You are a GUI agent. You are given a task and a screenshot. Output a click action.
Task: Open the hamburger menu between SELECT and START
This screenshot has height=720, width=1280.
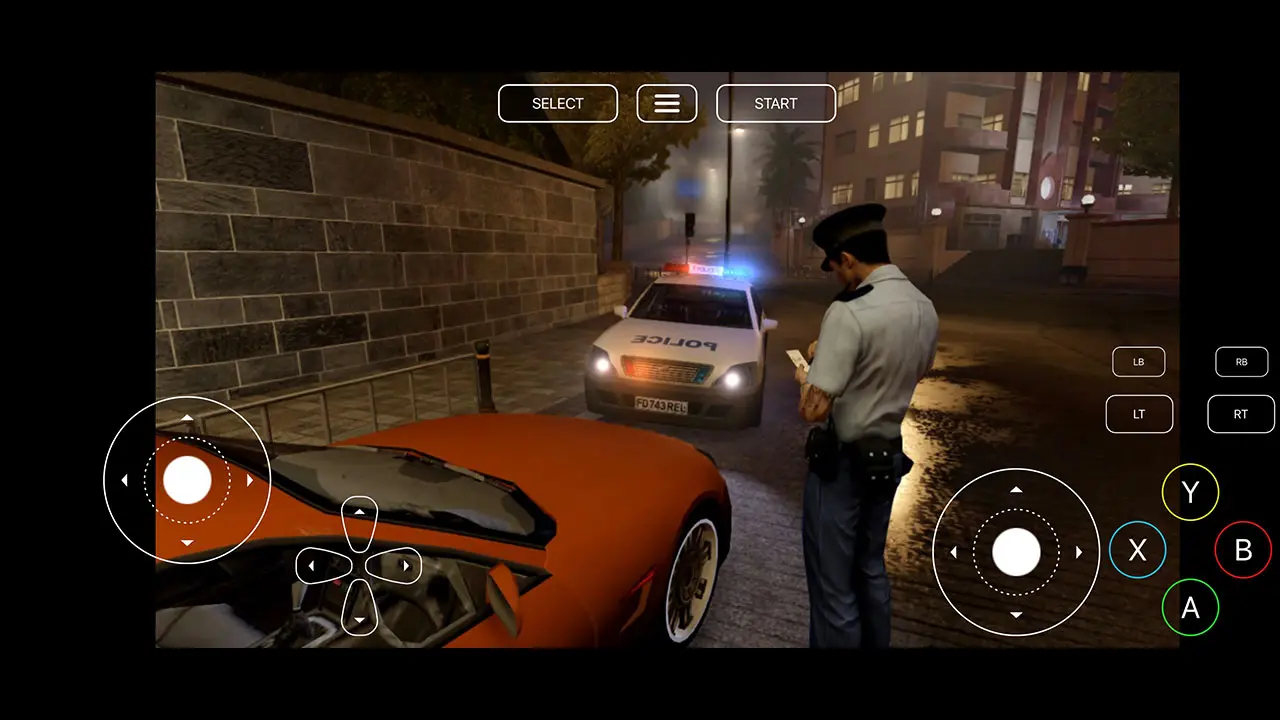tap(666, 103)
